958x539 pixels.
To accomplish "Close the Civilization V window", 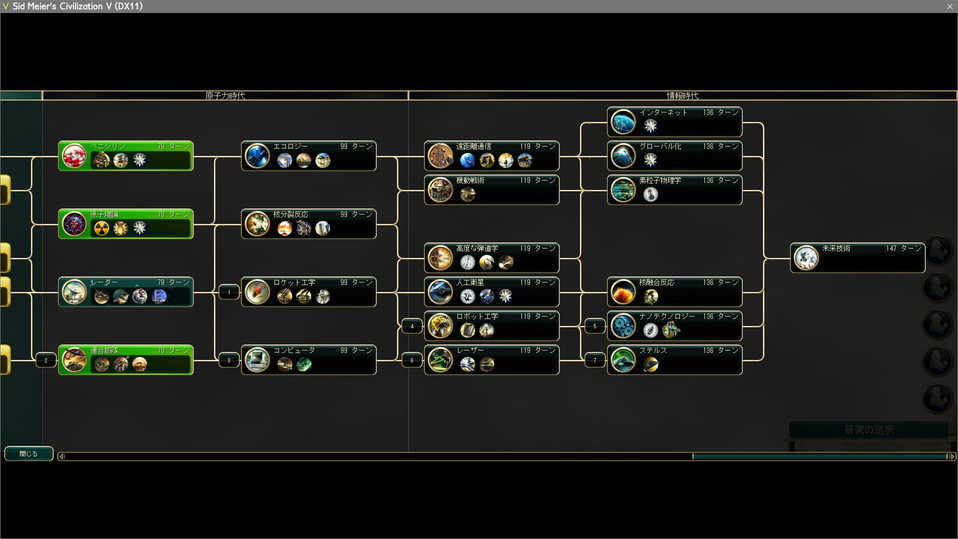I will tap(949, 6).
